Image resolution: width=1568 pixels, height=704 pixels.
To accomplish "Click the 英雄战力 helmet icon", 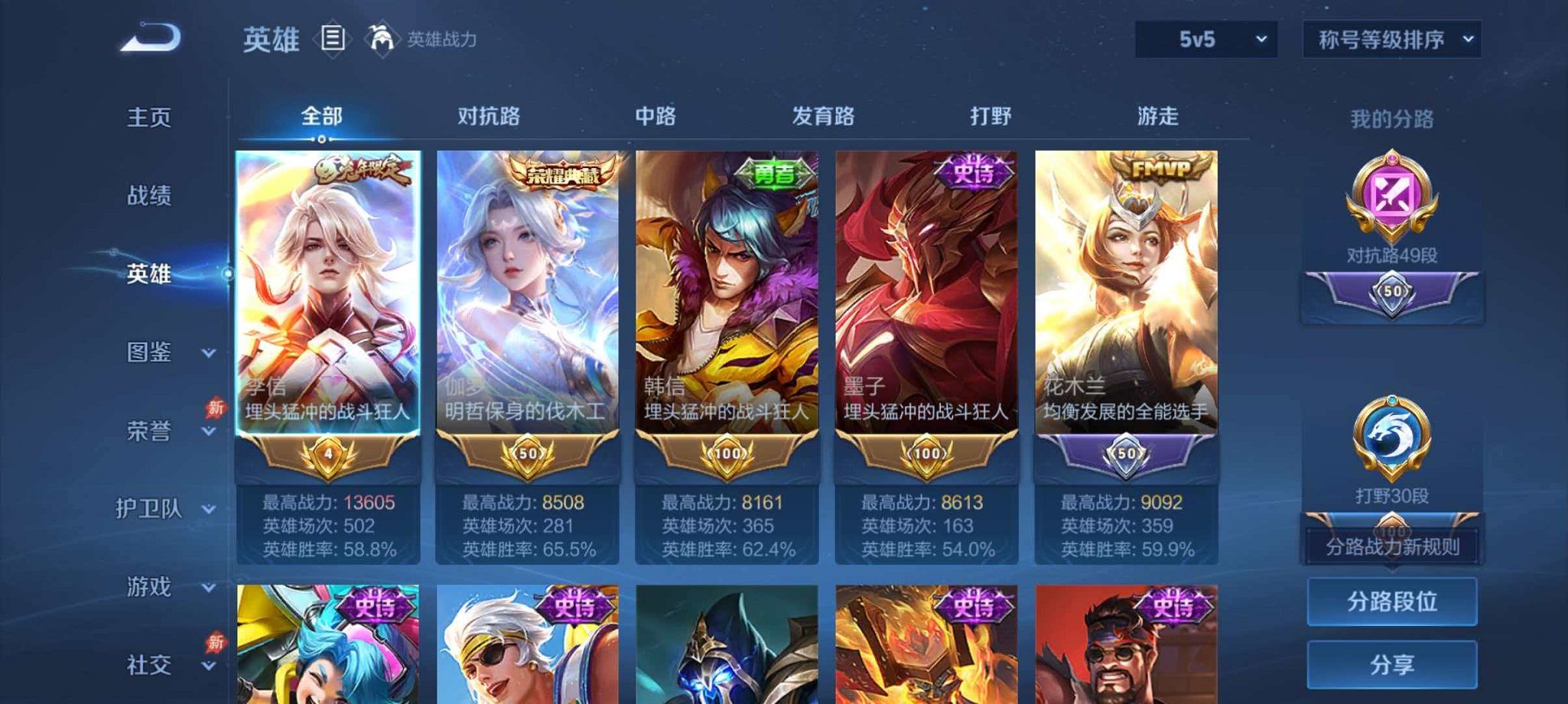I will point(382,37).
